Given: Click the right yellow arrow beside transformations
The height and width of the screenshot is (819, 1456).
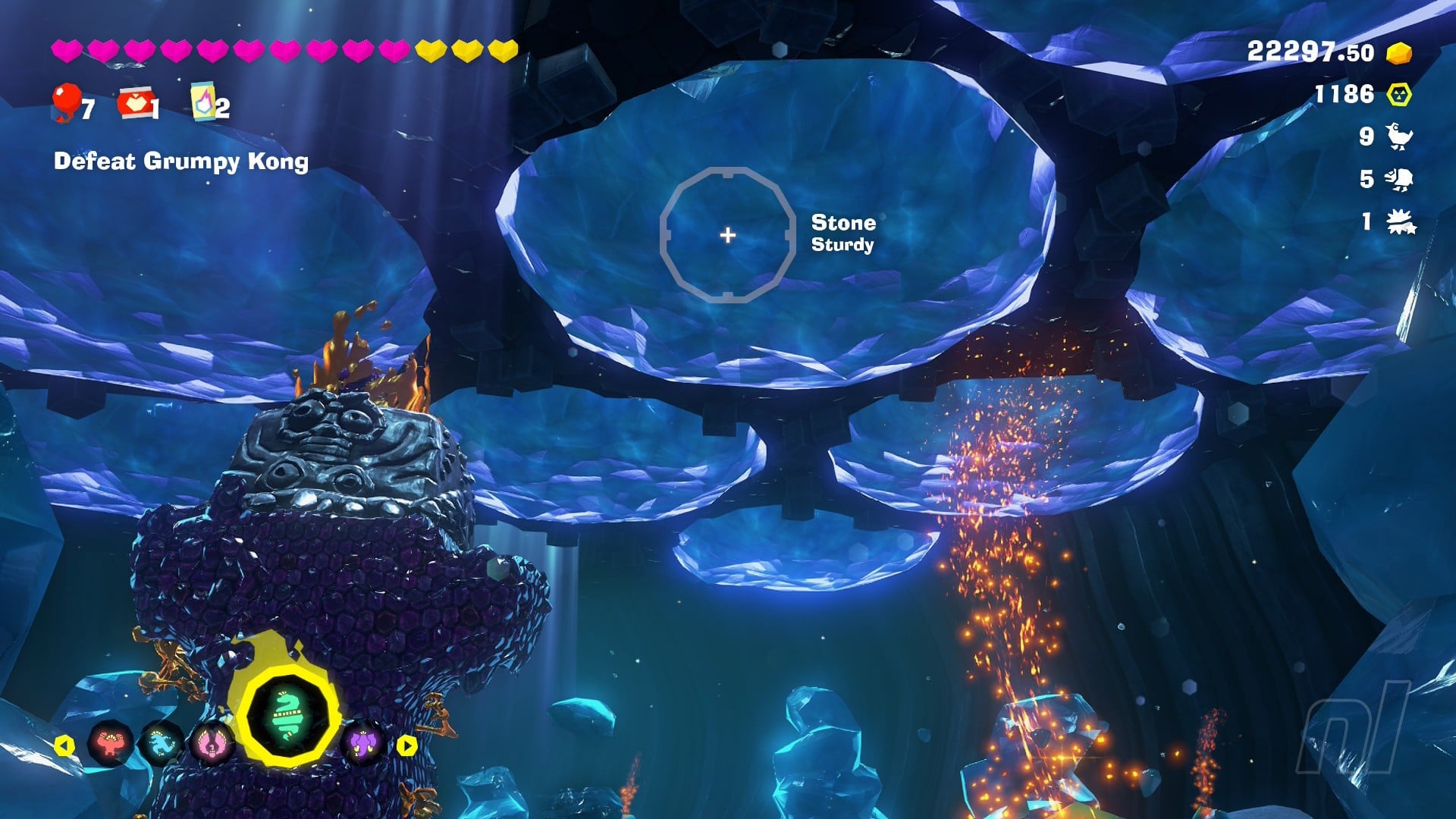Looking at the screenshot, I should coord(407,745).
